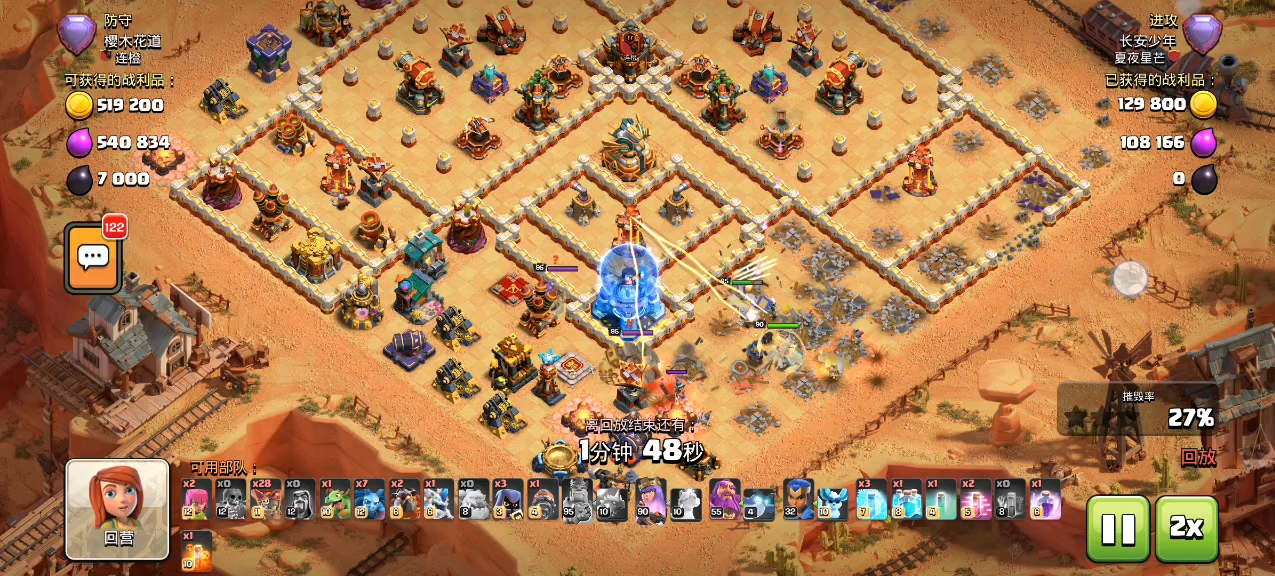This screenshot has height=576, width=1275.
Task: Select the blue-haired Royal Champion hero slot
Action: (798, 498)
